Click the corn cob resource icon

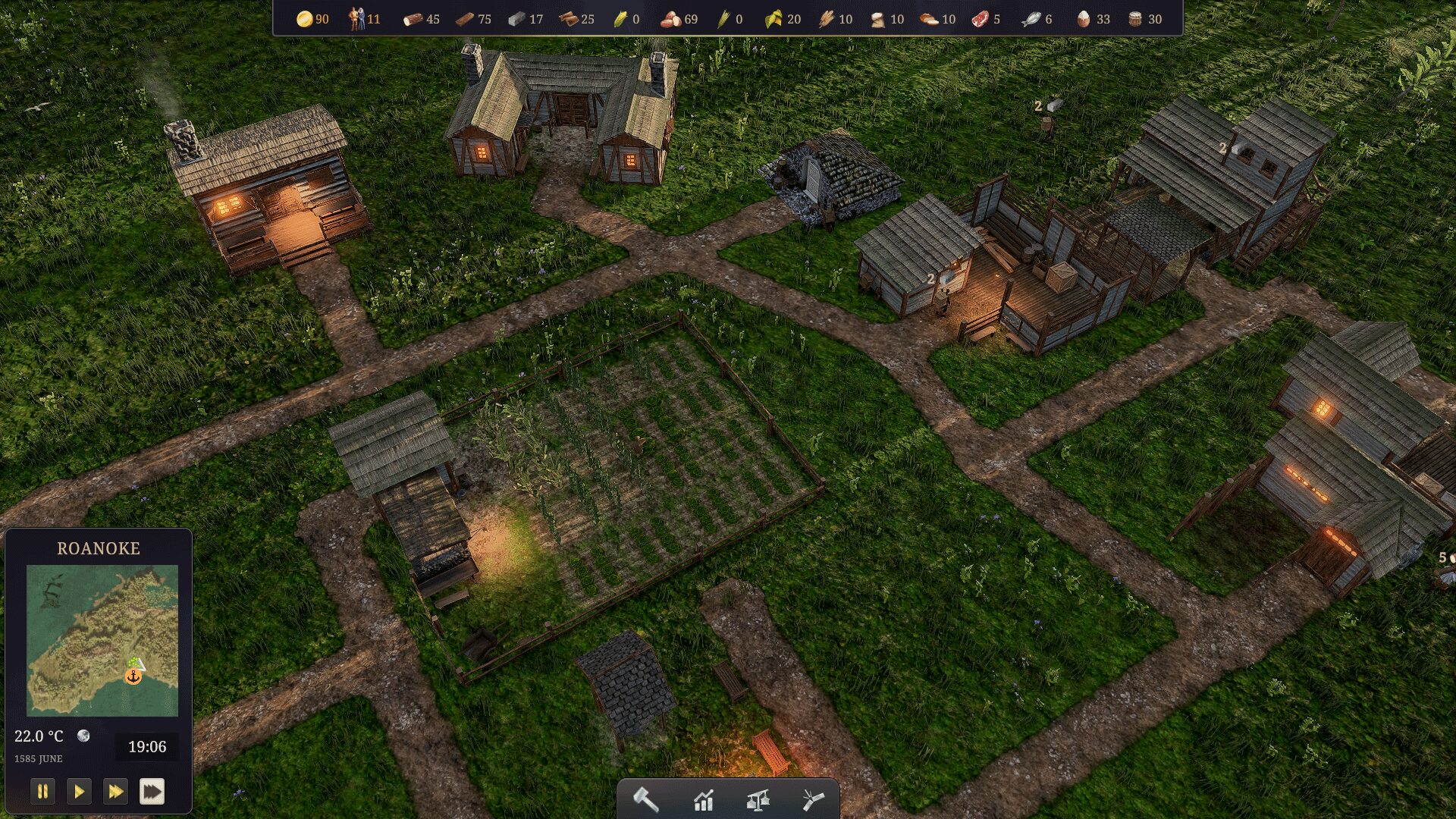coord(620,19)
